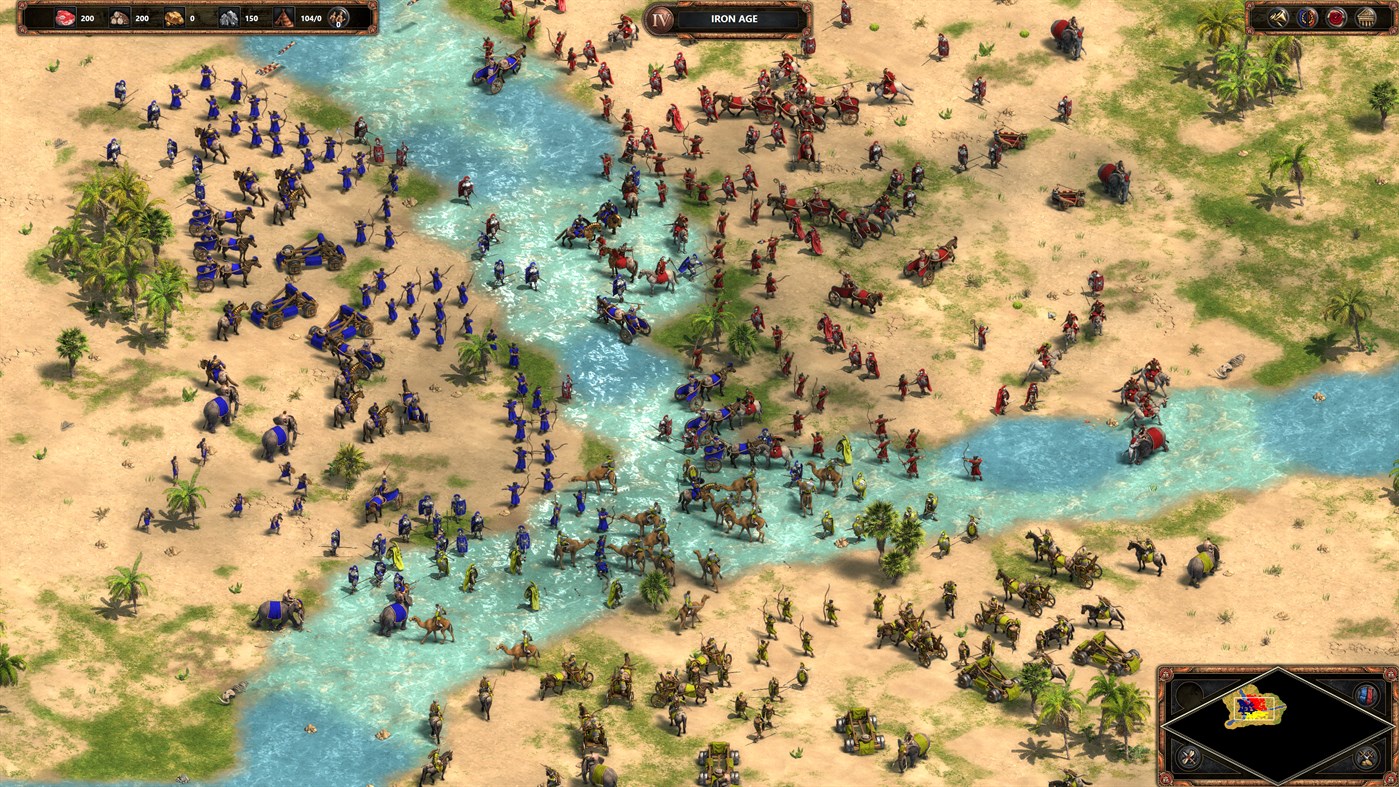Click the wood logs resource icon

click(x=120, y=17)
